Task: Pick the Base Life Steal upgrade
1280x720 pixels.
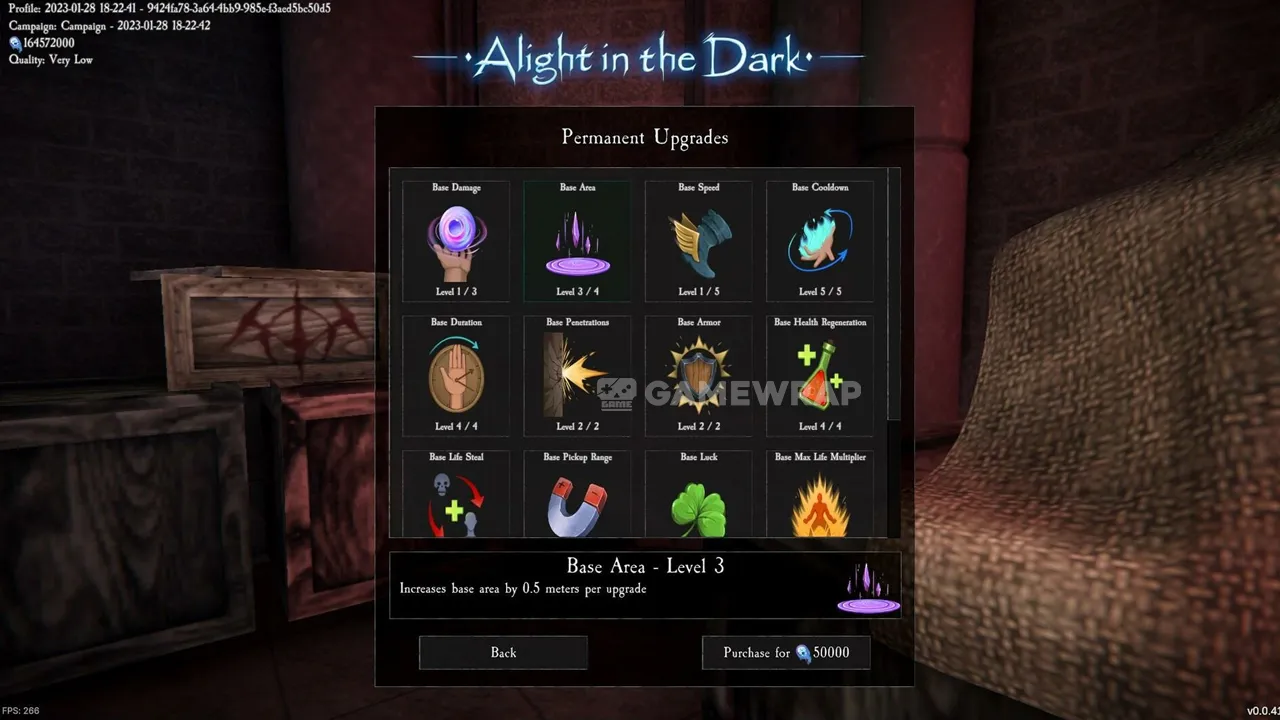Action: tap(456, 496)
